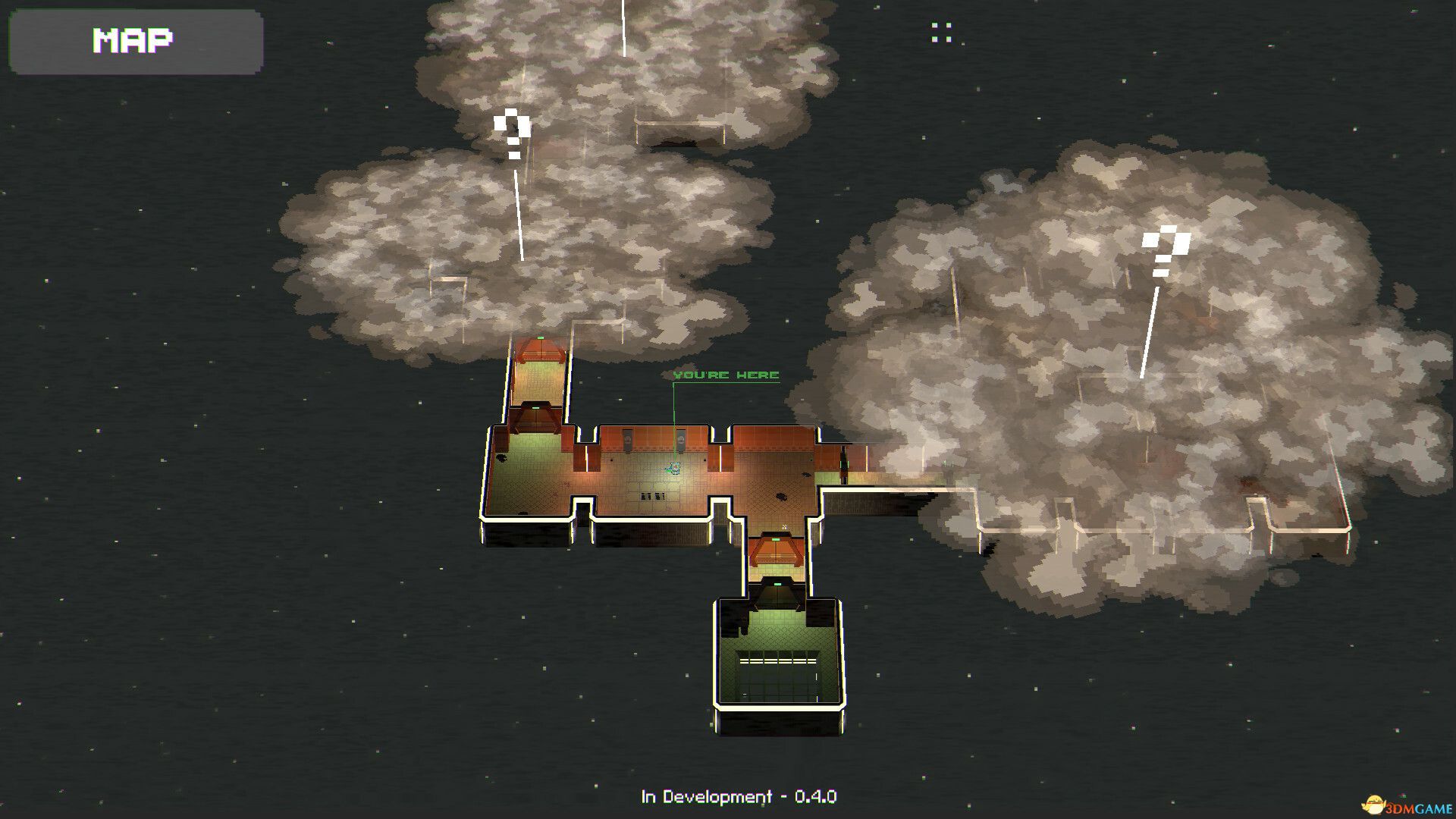Toggle the green exit marker on the right corridor
Viewport: 1456px width, 819px height.
844,463
